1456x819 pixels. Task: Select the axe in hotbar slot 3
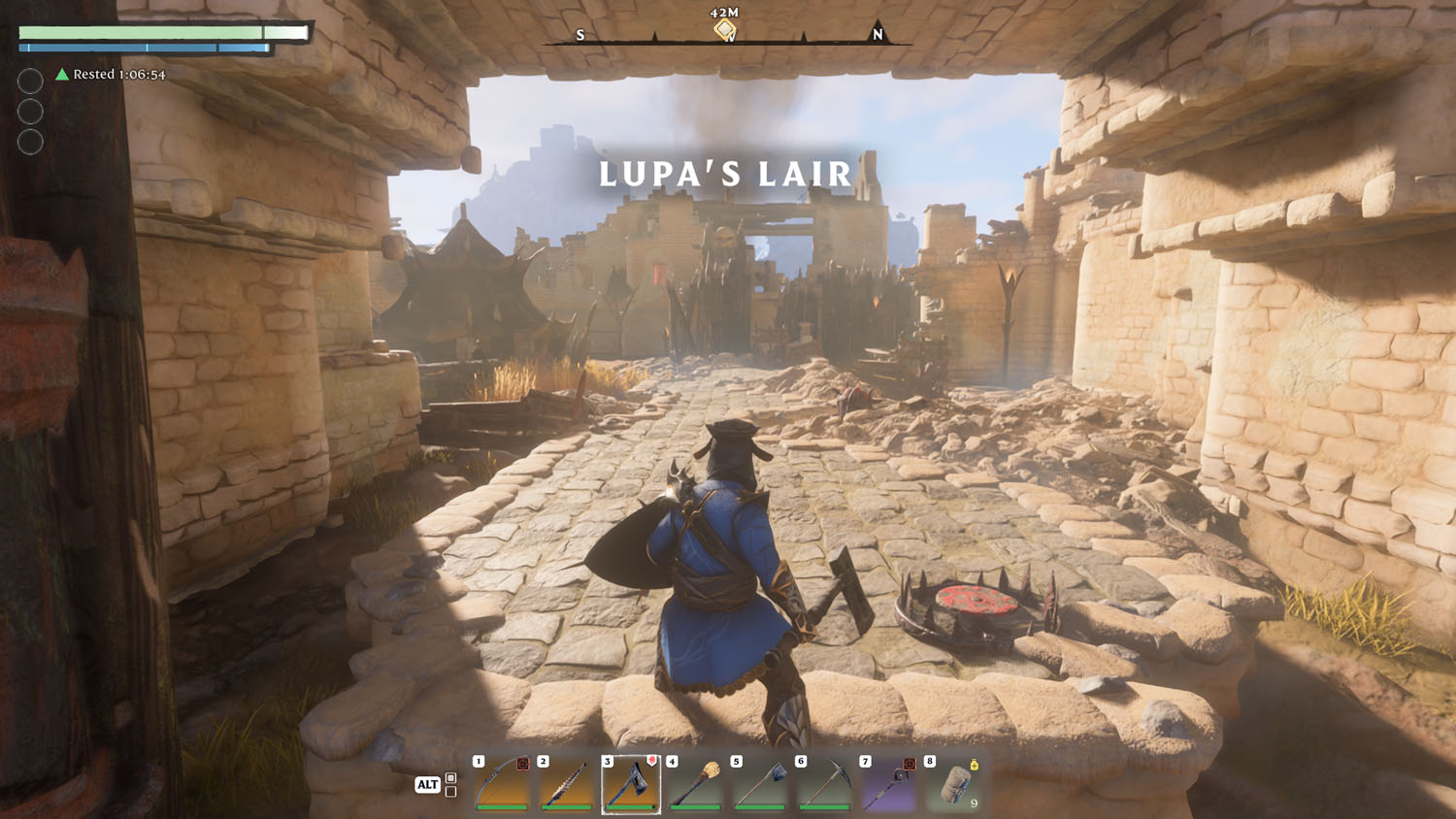coord(631,784)
